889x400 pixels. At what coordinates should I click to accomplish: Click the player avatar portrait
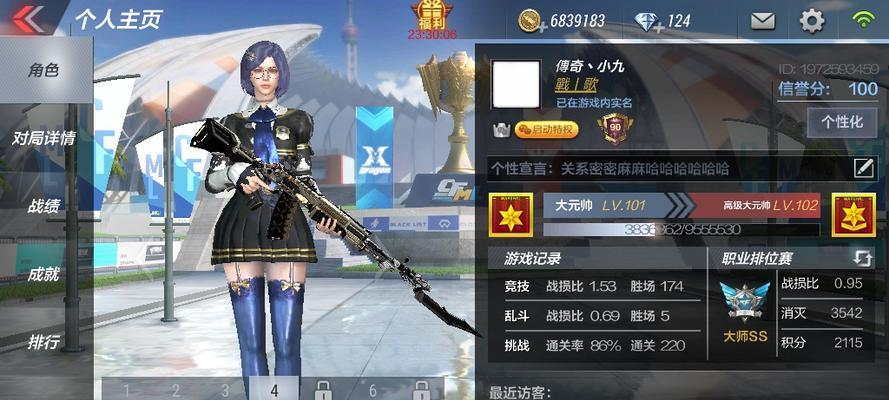coord(517,84)
